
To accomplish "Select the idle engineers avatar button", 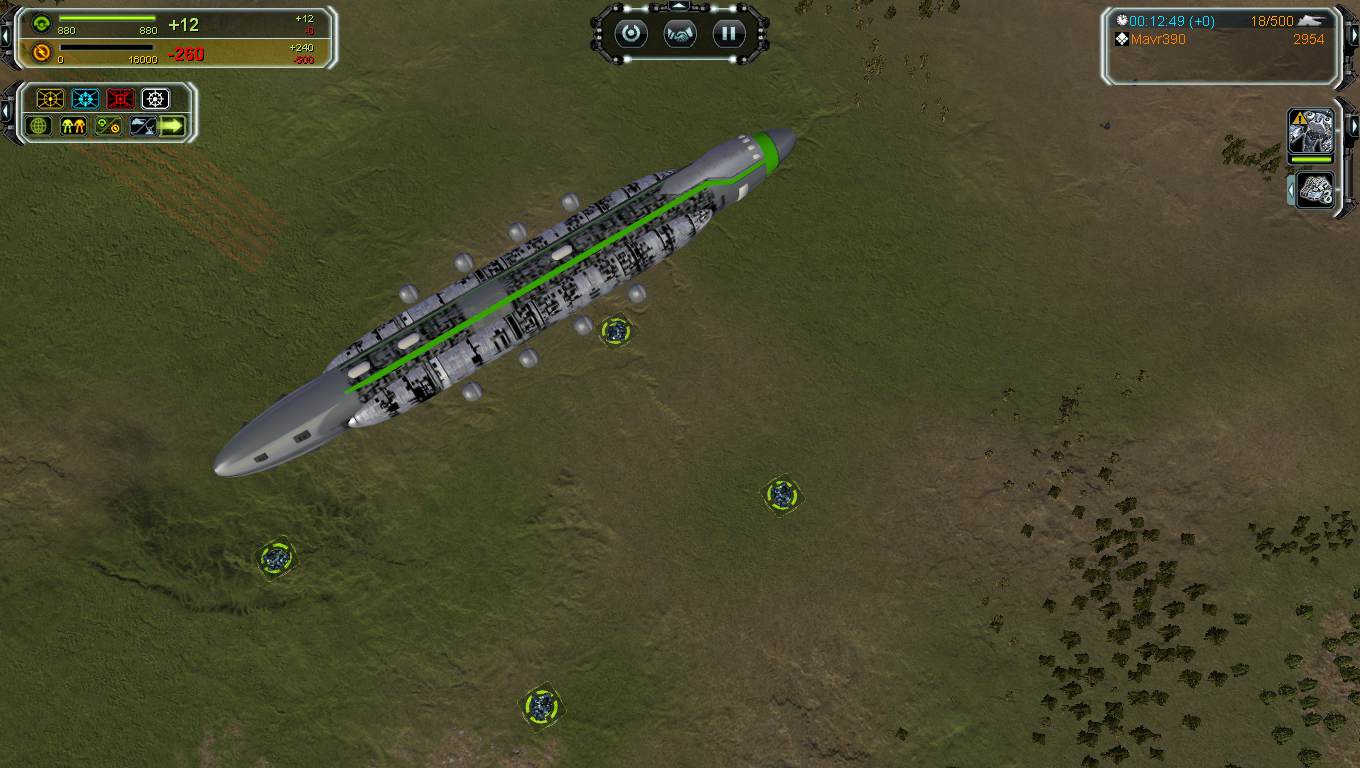I will (1316, 190).
